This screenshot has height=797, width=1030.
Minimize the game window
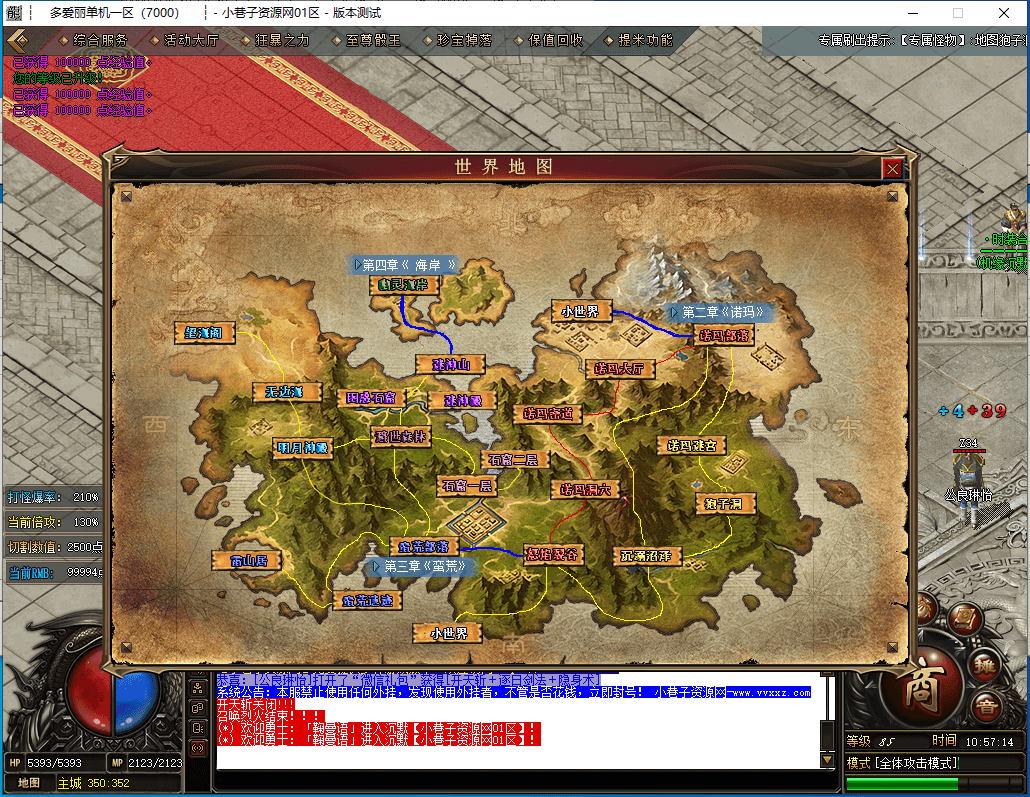(912, 13)
